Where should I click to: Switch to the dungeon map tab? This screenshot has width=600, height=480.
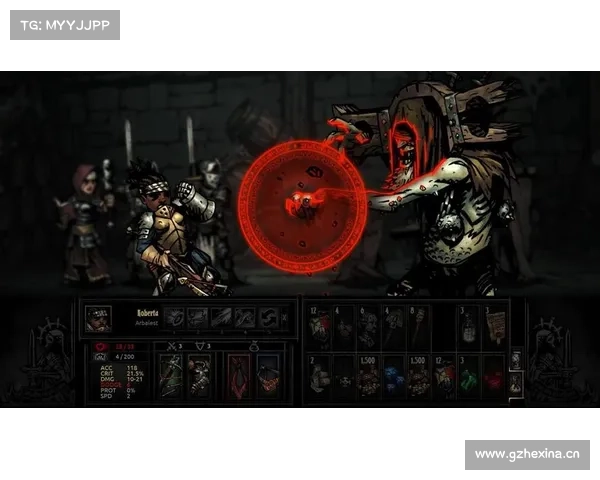[x=516, y=360]
